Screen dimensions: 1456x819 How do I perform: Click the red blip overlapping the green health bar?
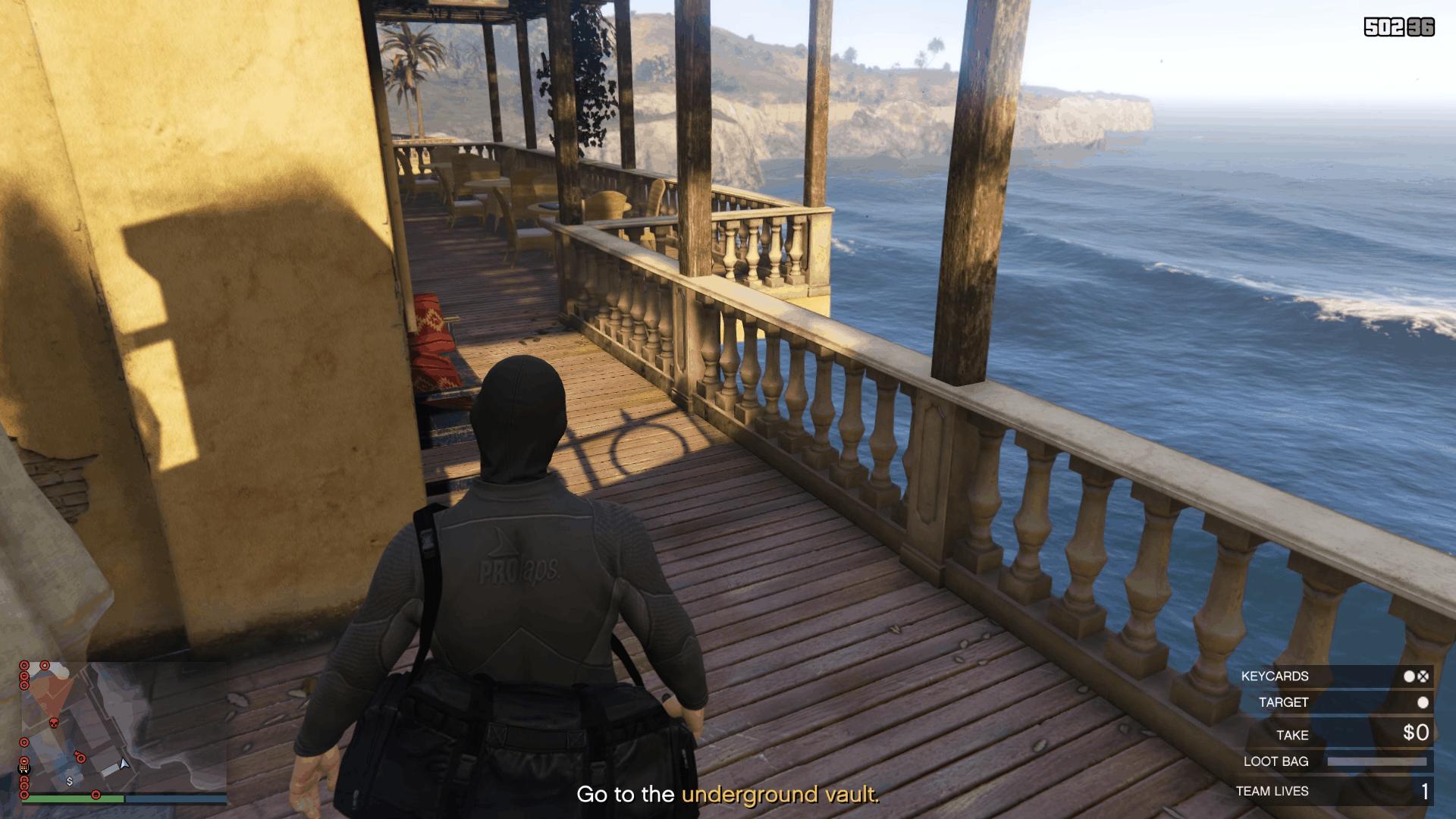tap(96, 795)
